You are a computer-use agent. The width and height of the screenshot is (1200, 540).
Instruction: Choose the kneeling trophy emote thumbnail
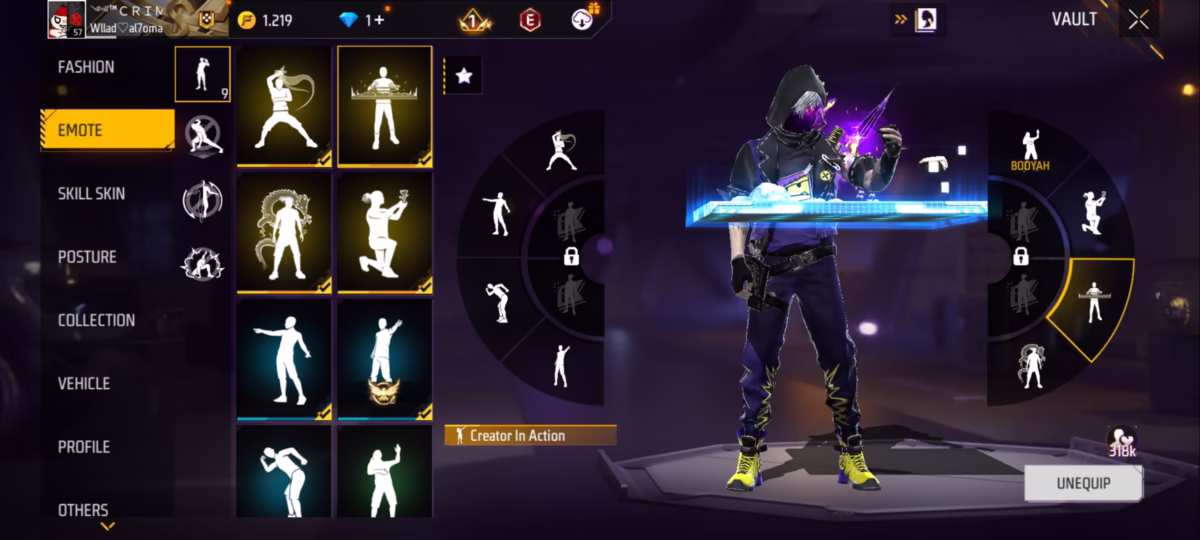(385, 233)
